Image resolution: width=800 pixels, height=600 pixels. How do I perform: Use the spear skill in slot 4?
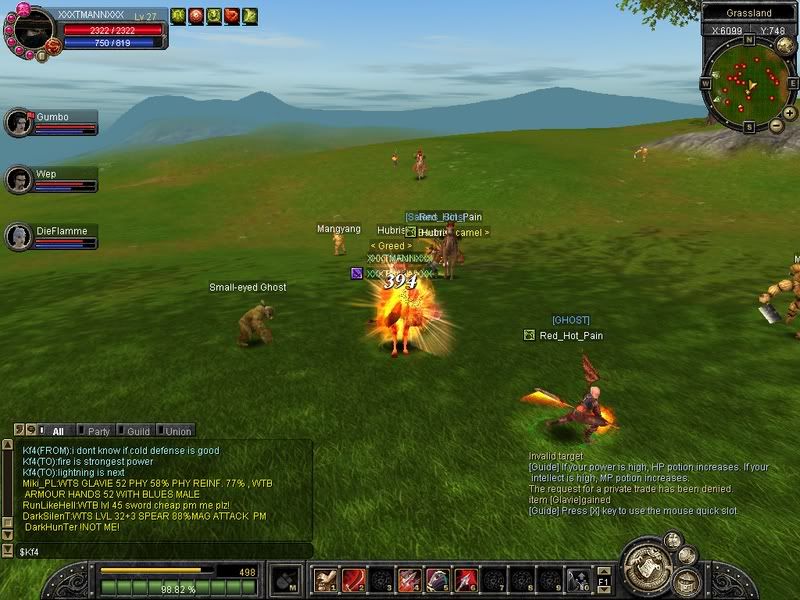pyautogui.click(x=410, y=580)
